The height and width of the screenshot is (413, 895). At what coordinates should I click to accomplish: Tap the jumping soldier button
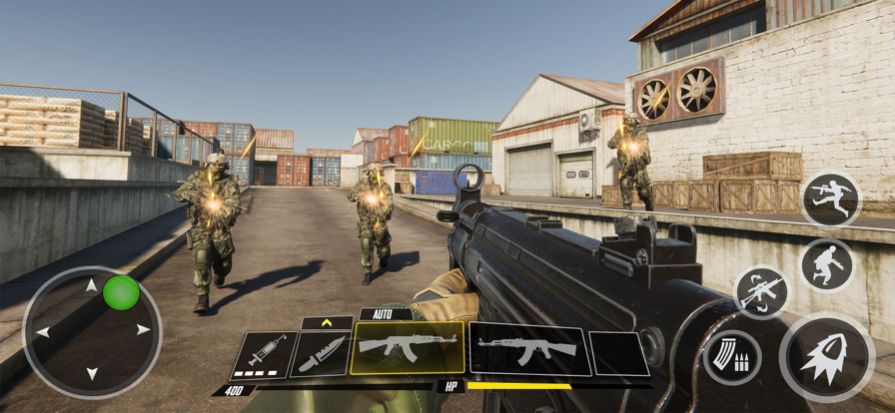pos(830,199)
